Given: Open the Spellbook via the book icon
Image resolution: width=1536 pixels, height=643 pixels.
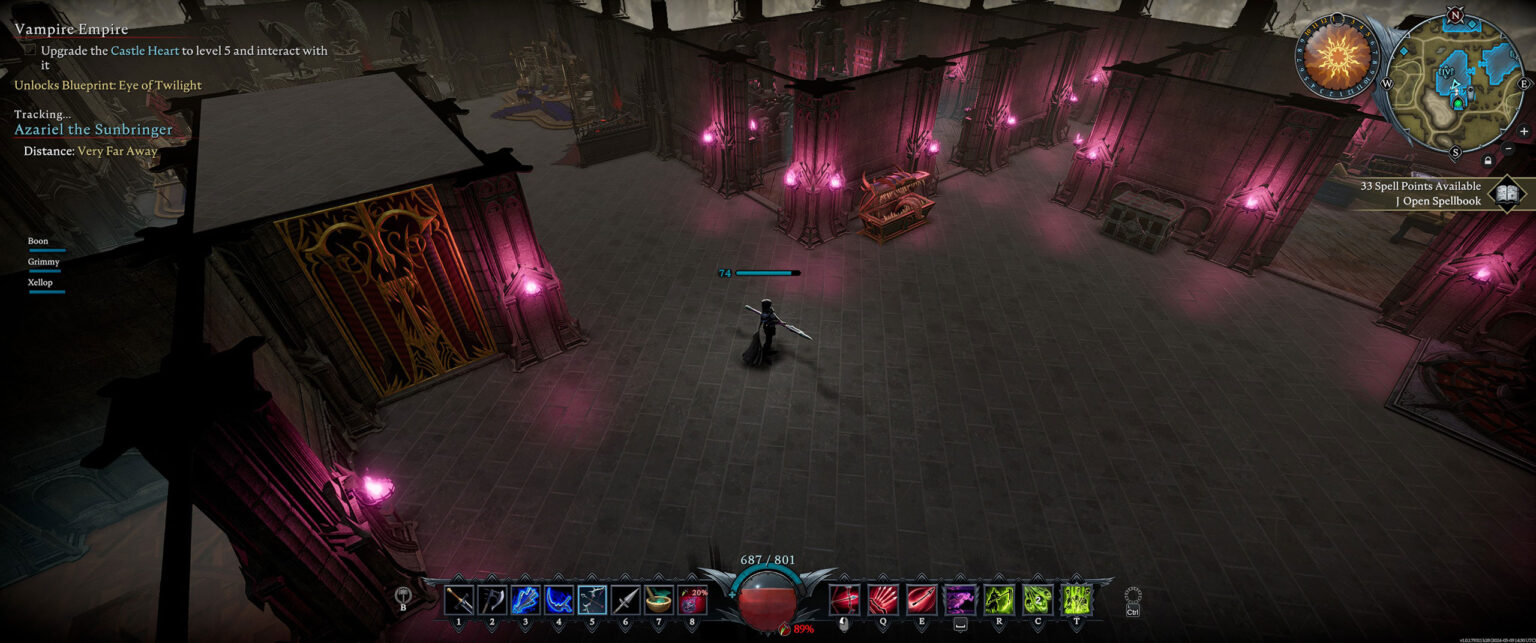Looking at the screenshot, I should pyautogui.click(x=1506, y=194).
